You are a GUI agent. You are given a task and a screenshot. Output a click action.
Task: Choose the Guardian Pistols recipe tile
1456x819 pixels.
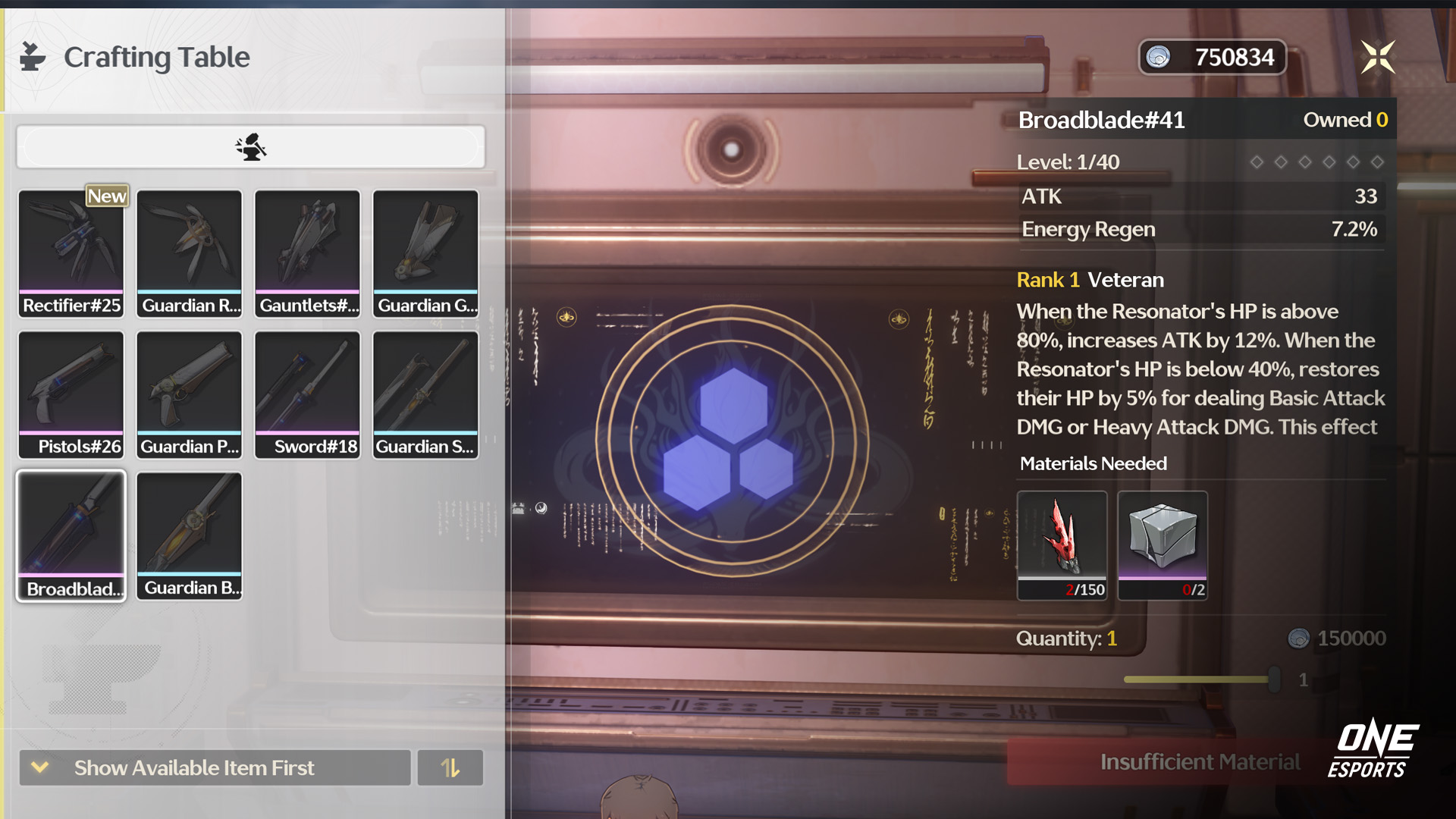click(190, 394)
